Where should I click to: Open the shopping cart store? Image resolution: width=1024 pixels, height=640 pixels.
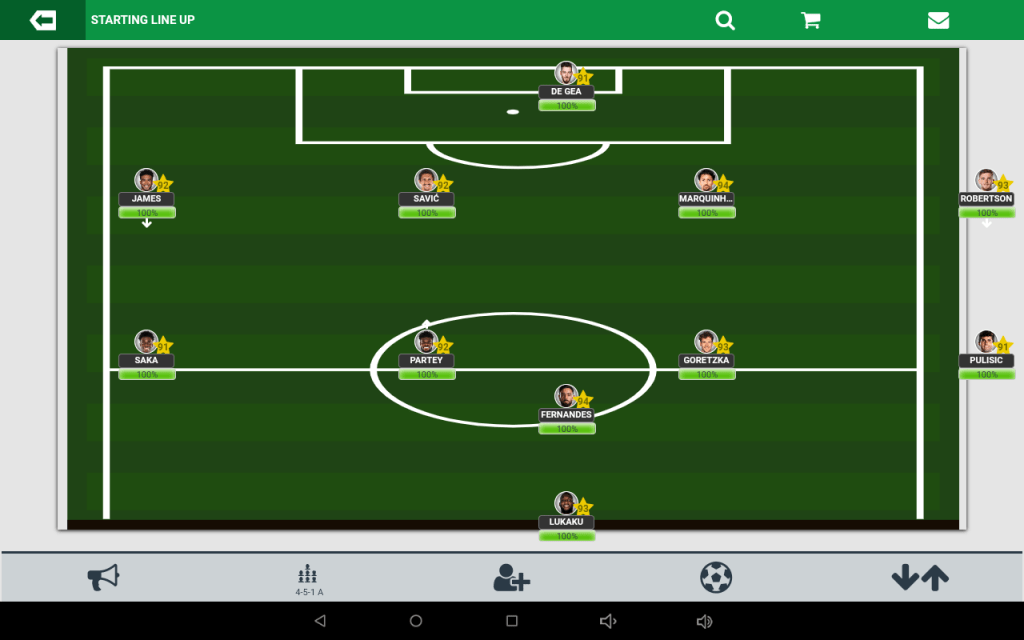pyautogui.click(x=811, y=20)
